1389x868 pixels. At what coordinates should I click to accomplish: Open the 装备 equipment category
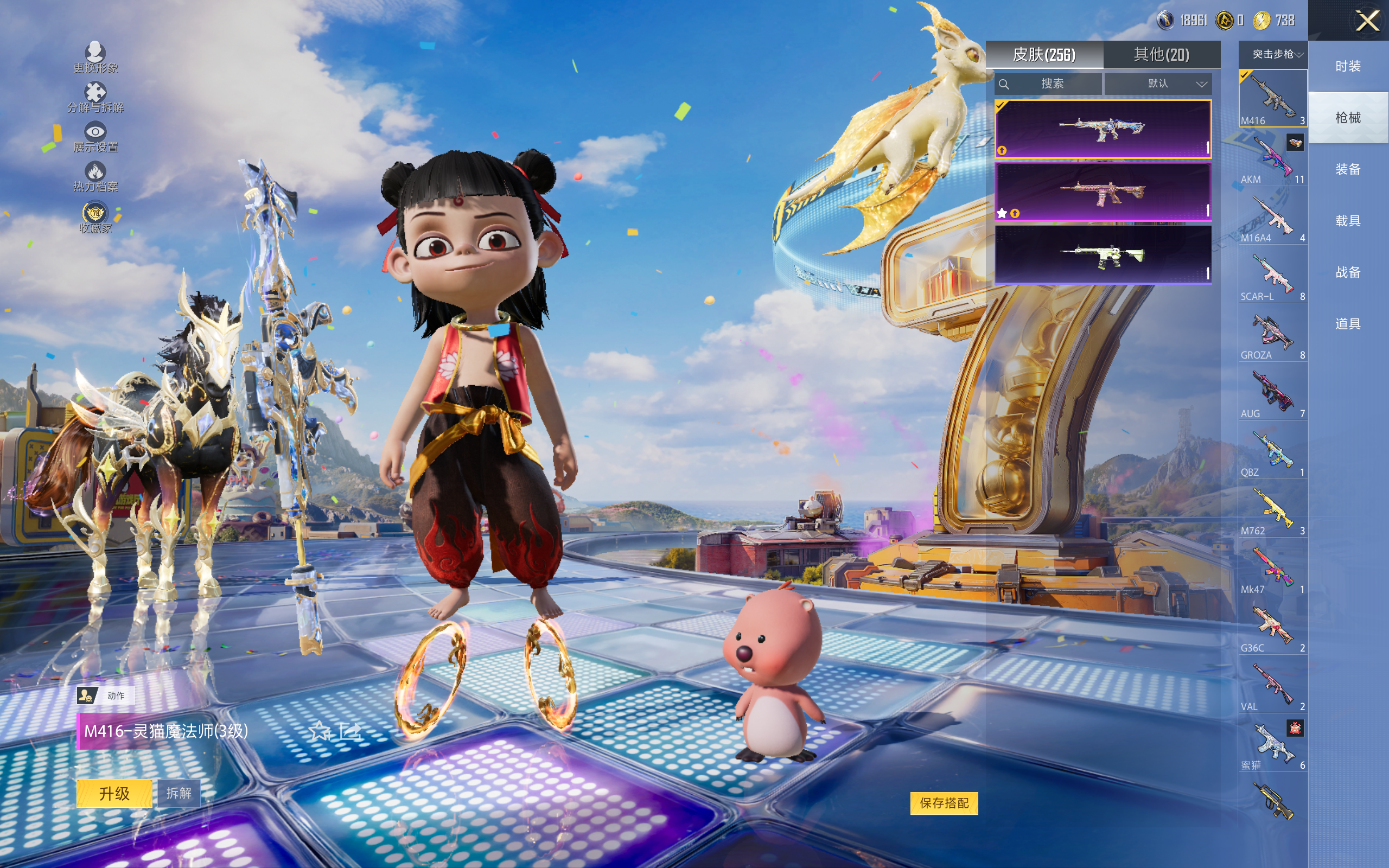point(1348,169)
